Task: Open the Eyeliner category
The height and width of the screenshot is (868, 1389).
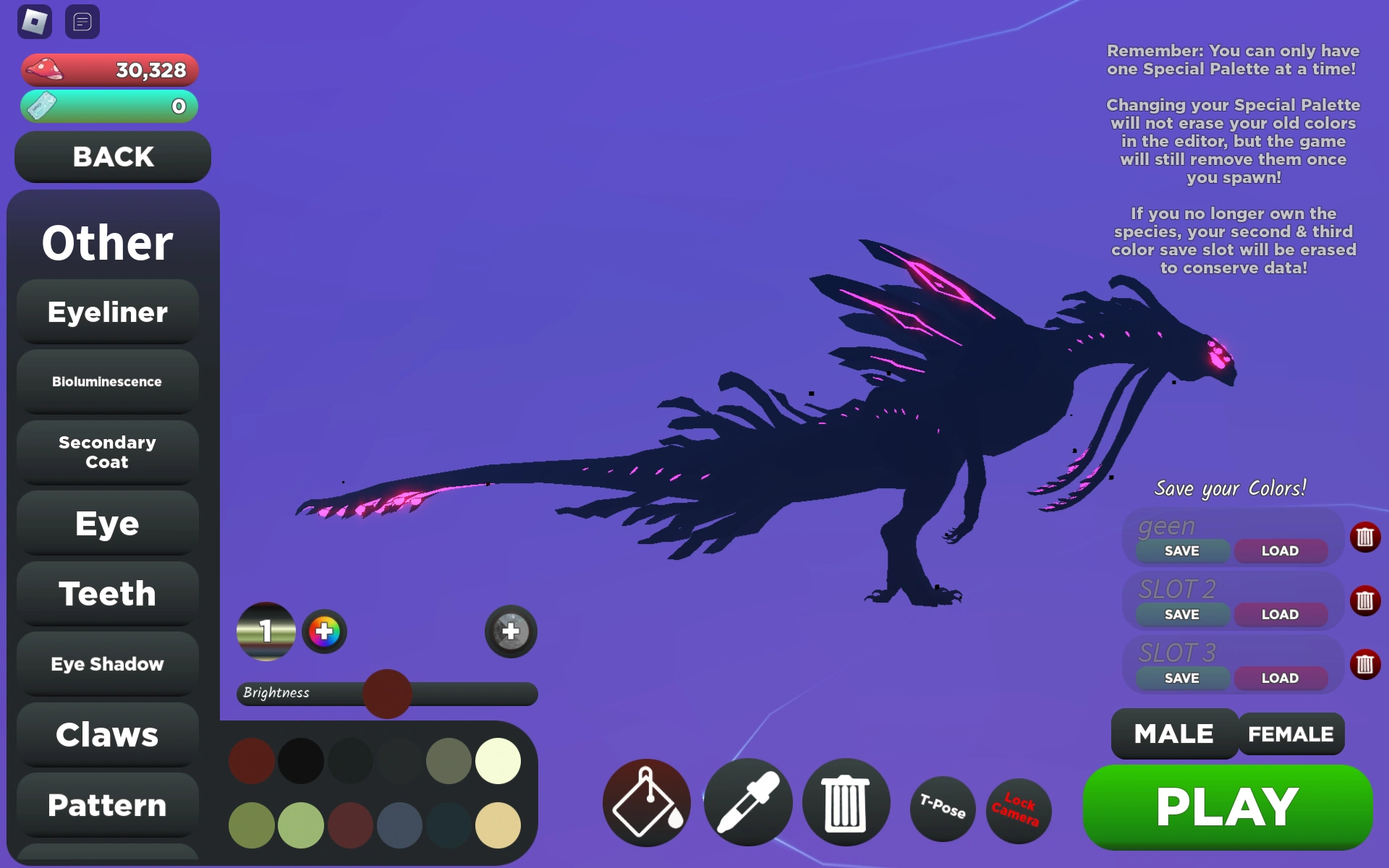Action: 107,312
